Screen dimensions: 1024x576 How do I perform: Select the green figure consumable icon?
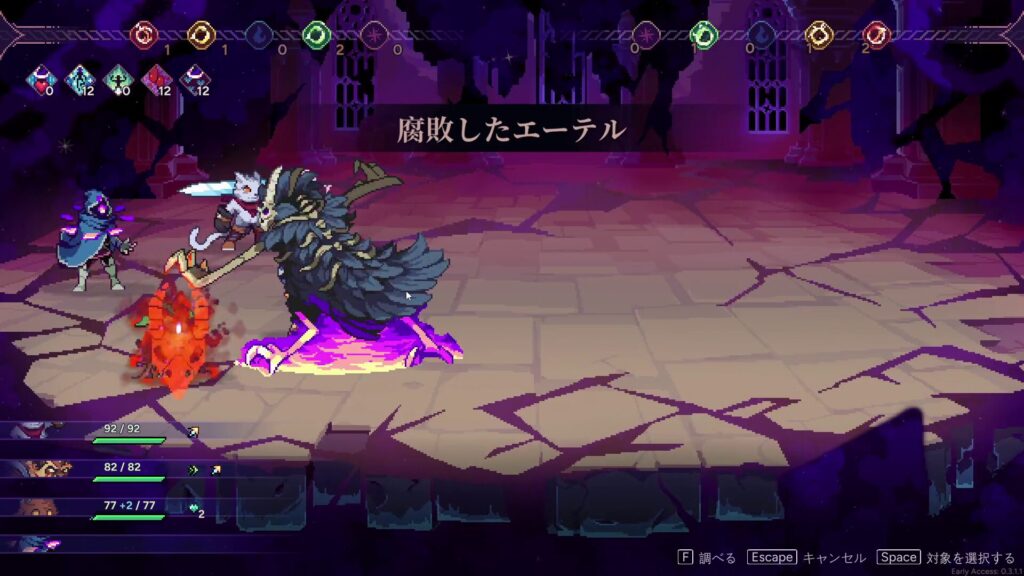click(118, 79)
